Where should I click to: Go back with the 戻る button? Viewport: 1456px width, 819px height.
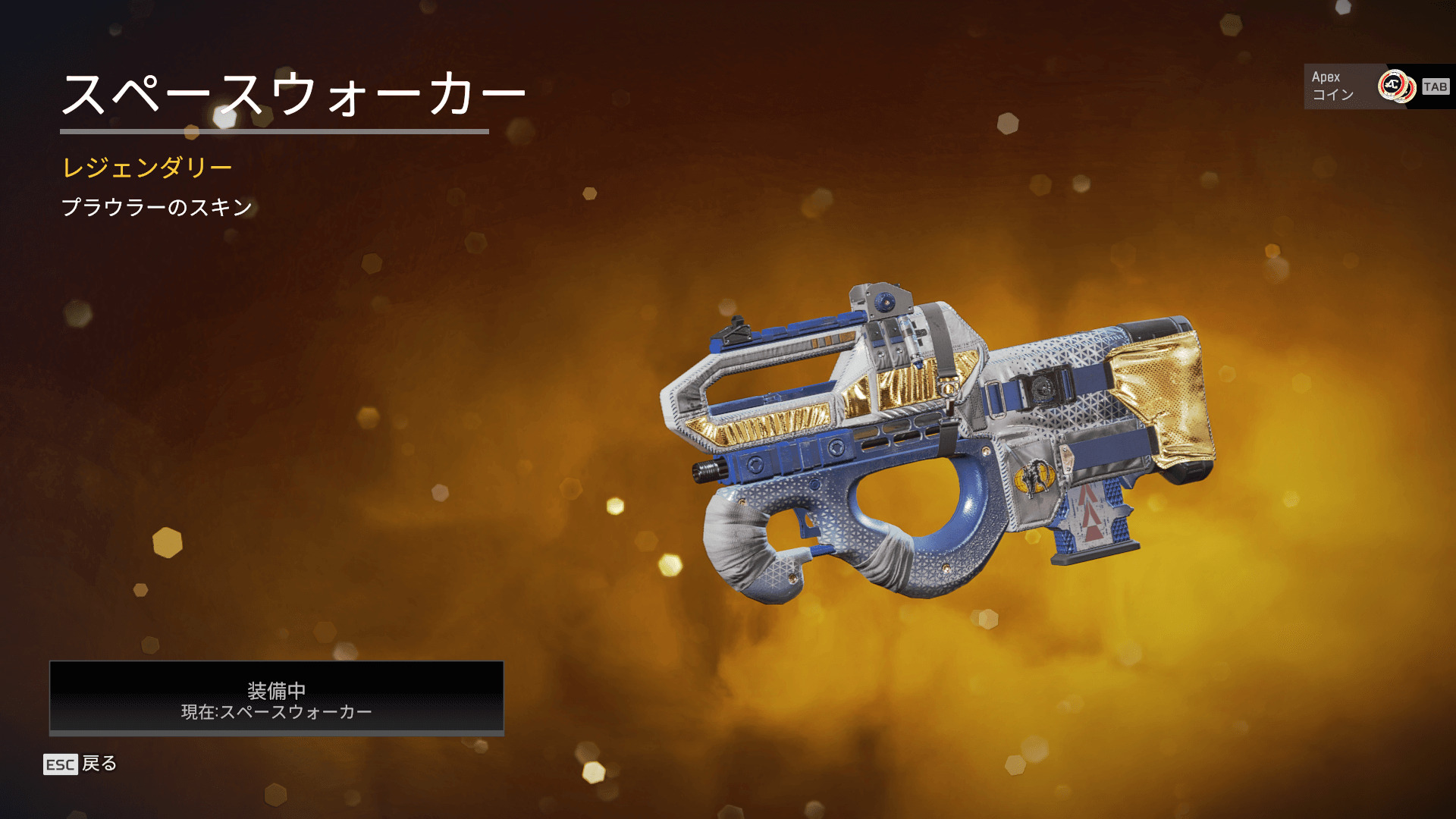[x=80, y=764]
